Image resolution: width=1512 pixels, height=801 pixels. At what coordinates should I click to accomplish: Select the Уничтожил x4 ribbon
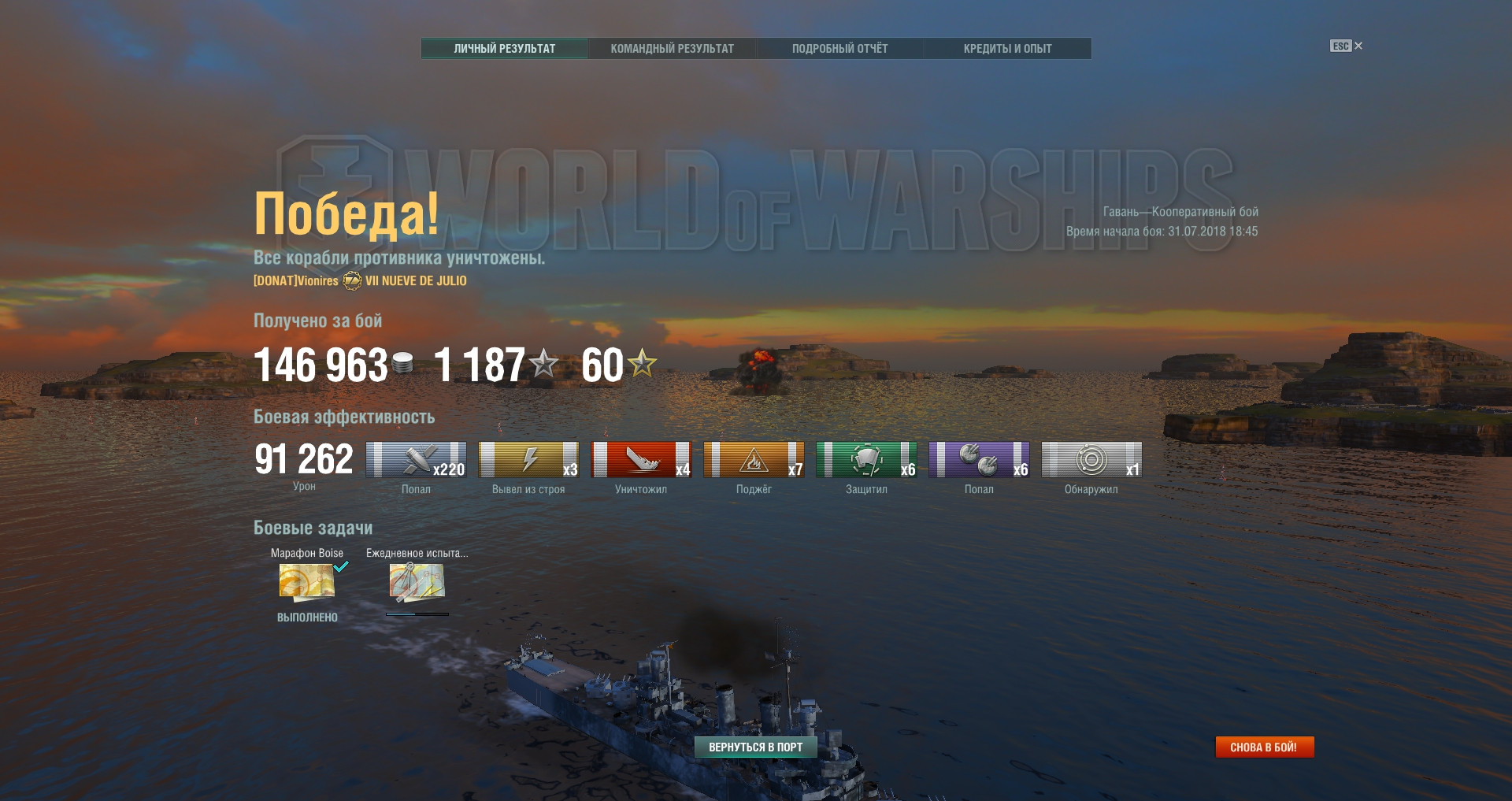(641, 460)
